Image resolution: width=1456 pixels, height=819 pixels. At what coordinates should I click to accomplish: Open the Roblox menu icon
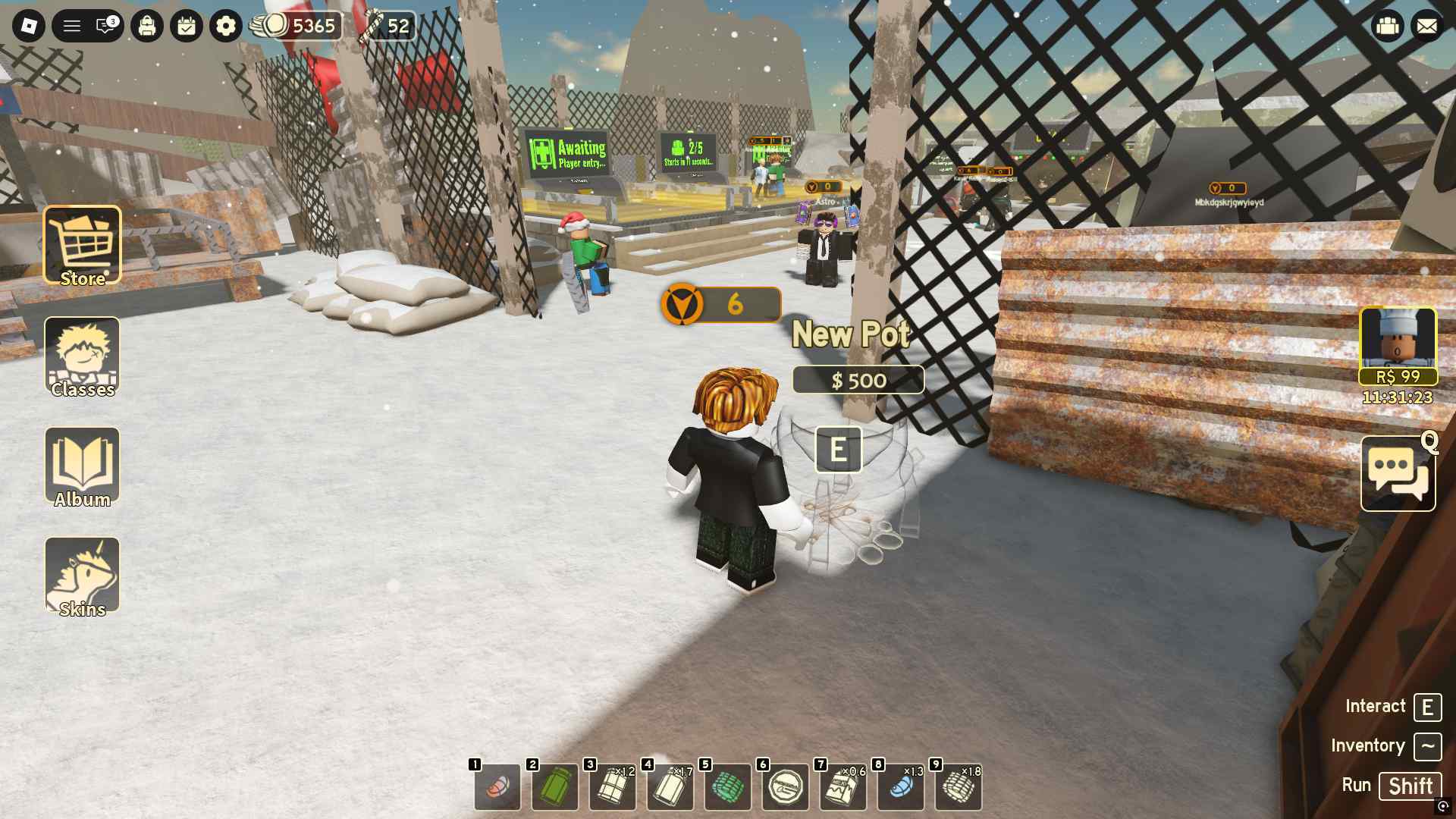(30, 26)
